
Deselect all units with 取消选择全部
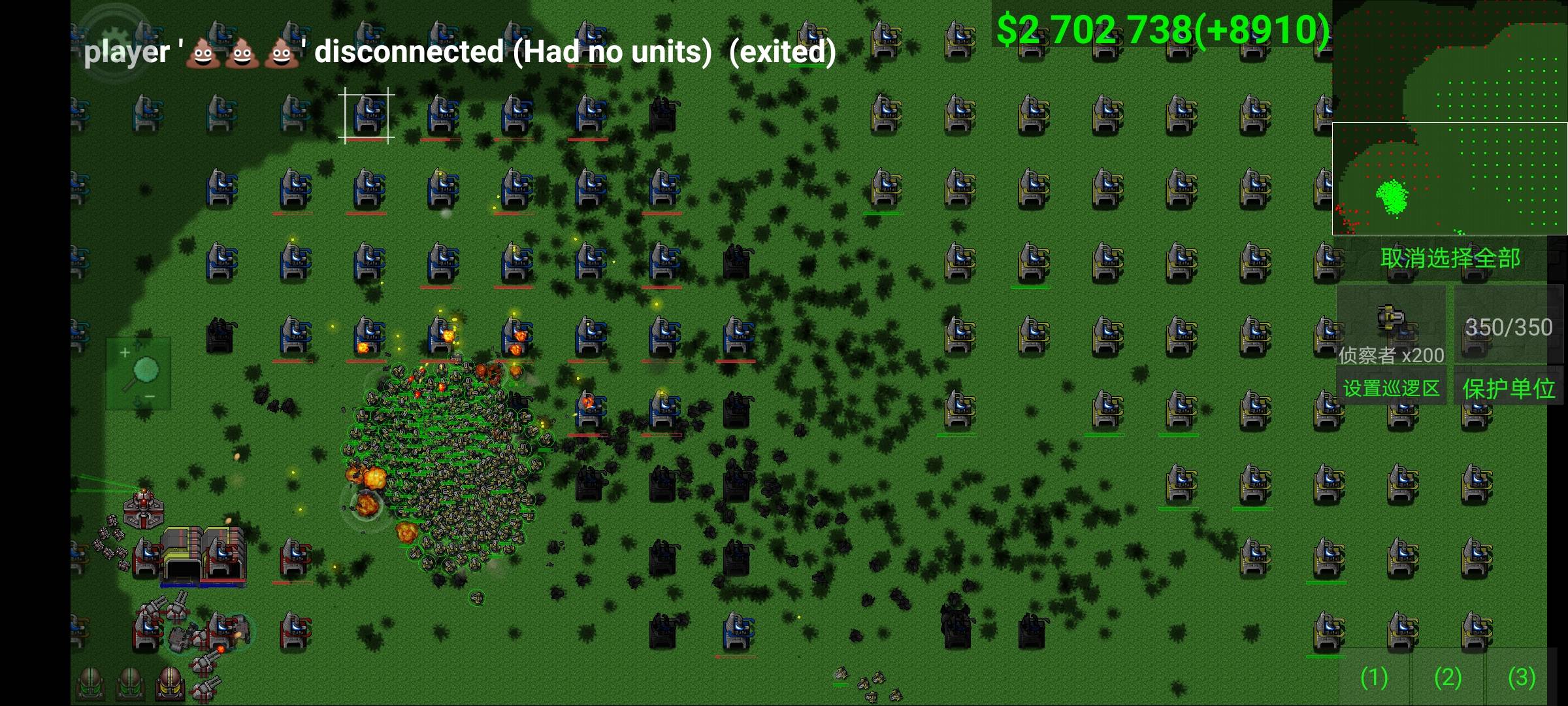click(x=1450, y=259)
